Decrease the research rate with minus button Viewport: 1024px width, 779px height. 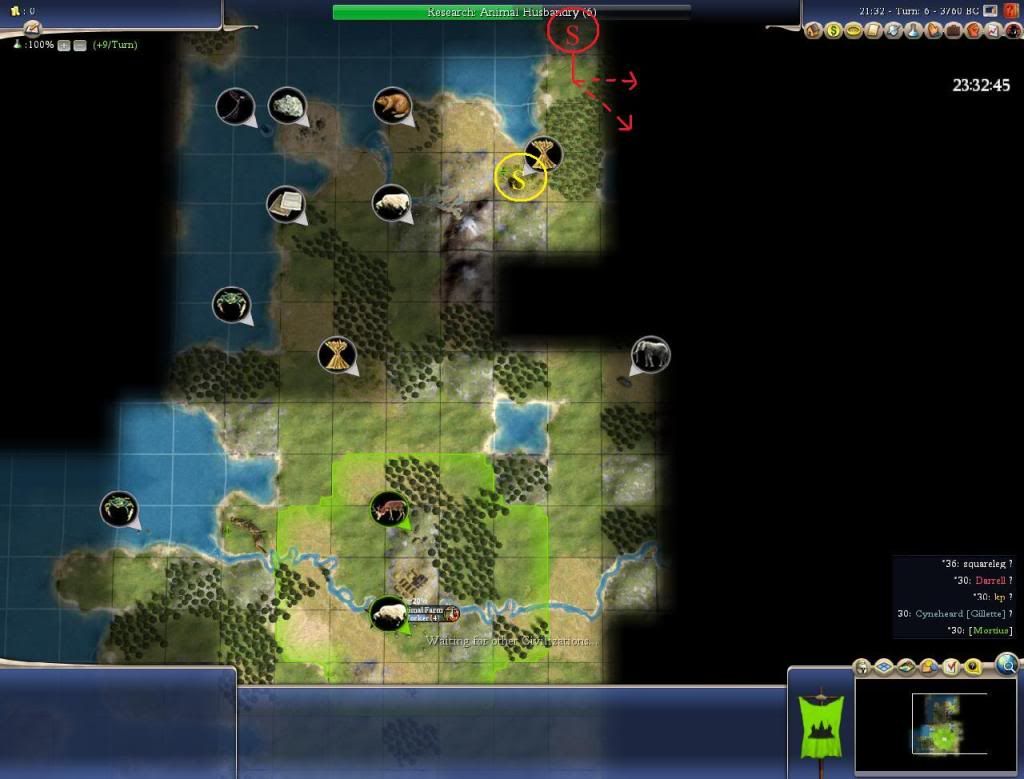pos(79,46)
